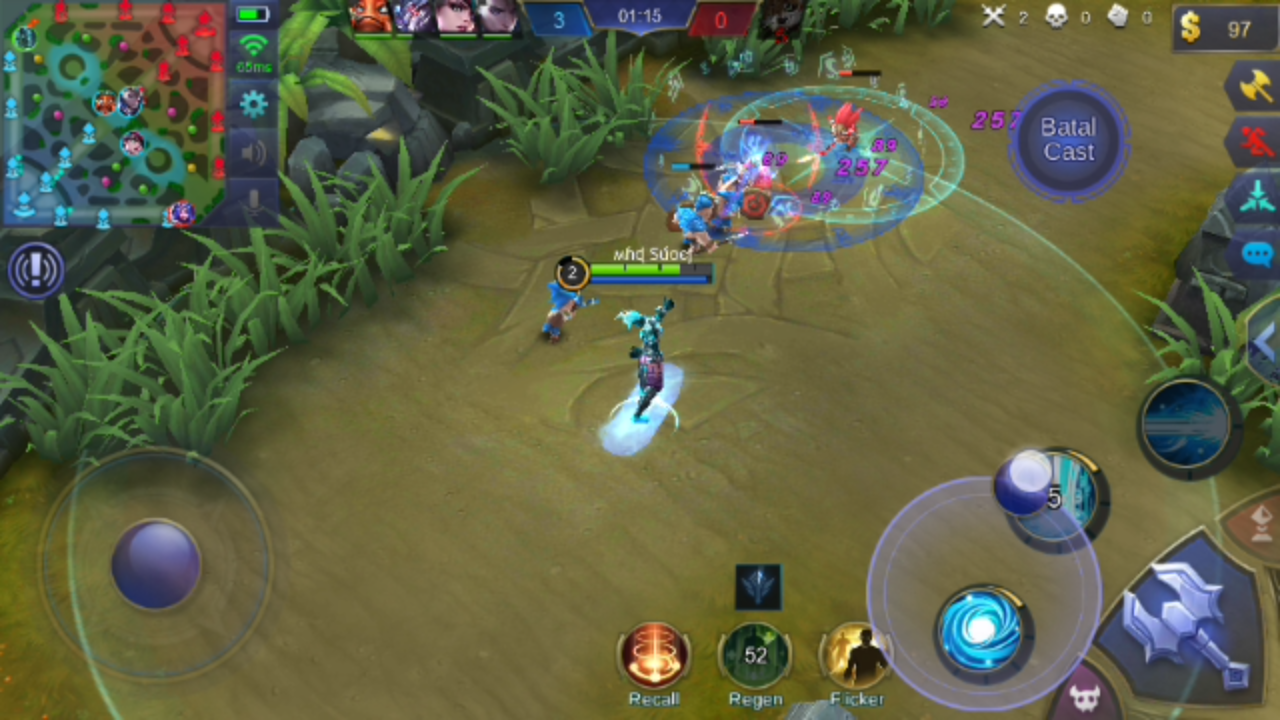Toggle the speaker voice chat icon
Viewport: 1280px width, 720px height.
(x=253, y=153)
